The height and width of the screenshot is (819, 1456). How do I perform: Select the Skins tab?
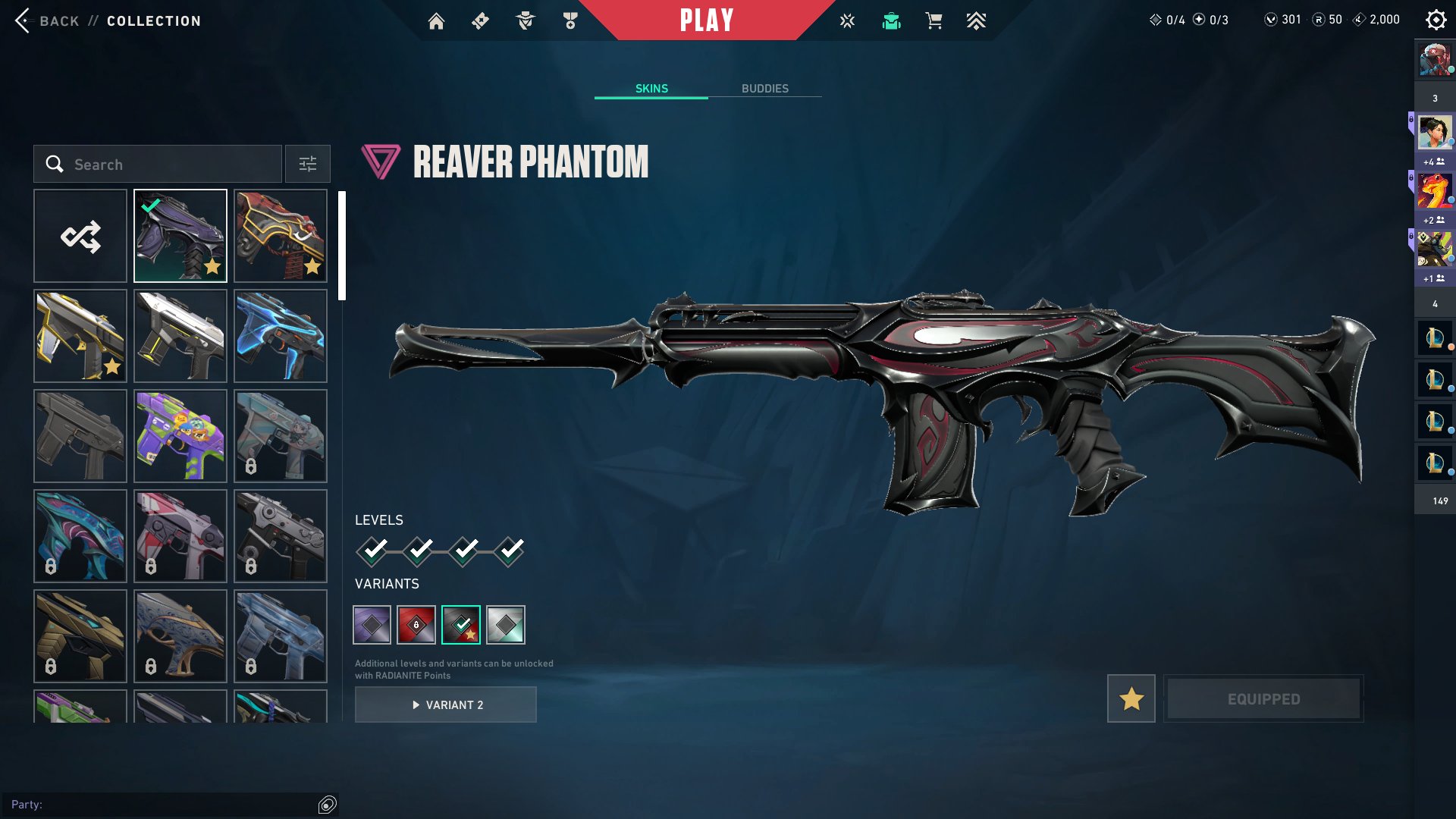[651, 89]
